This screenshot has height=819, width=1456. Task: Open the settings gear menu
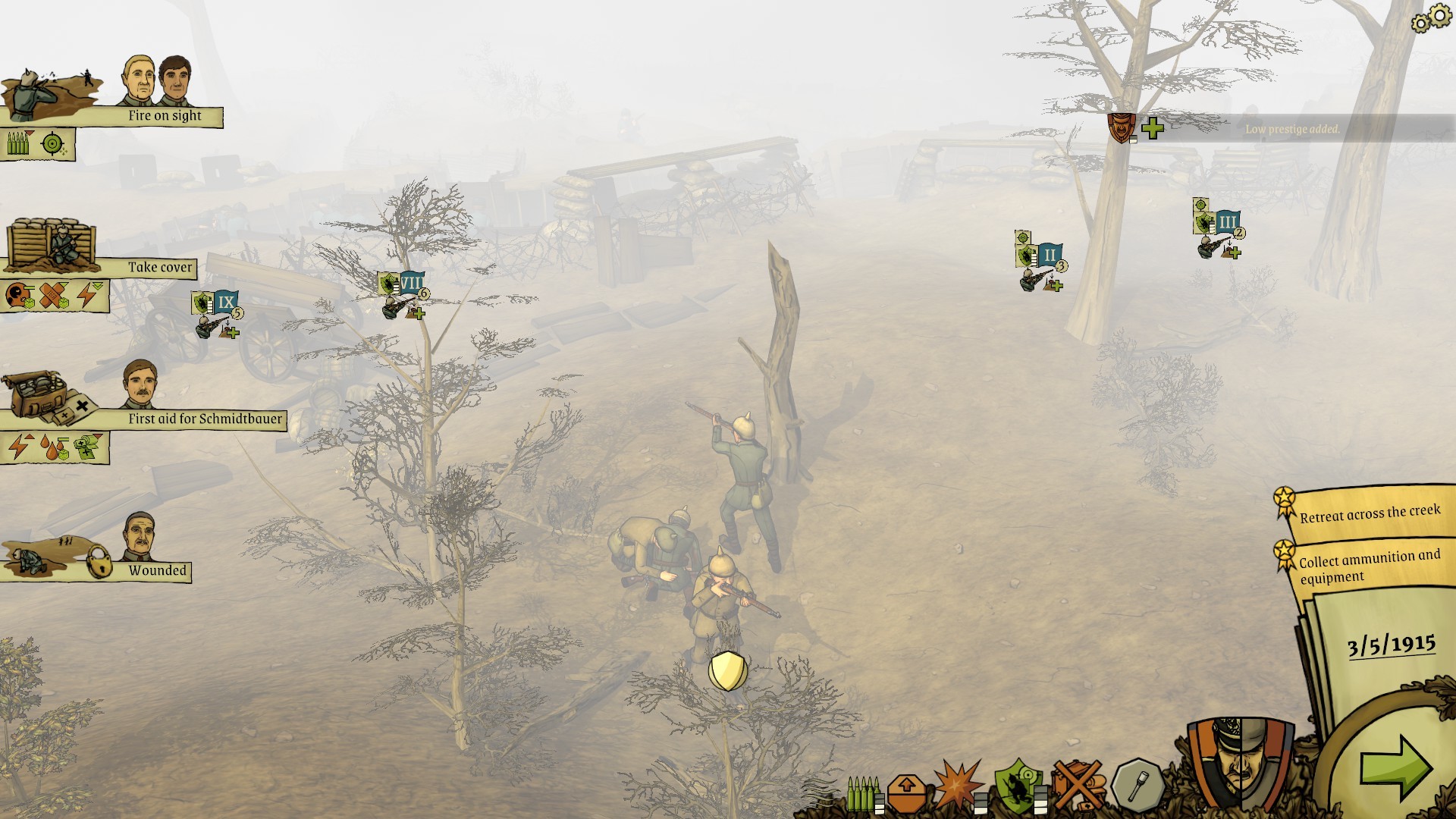[x=1431, y=18]
